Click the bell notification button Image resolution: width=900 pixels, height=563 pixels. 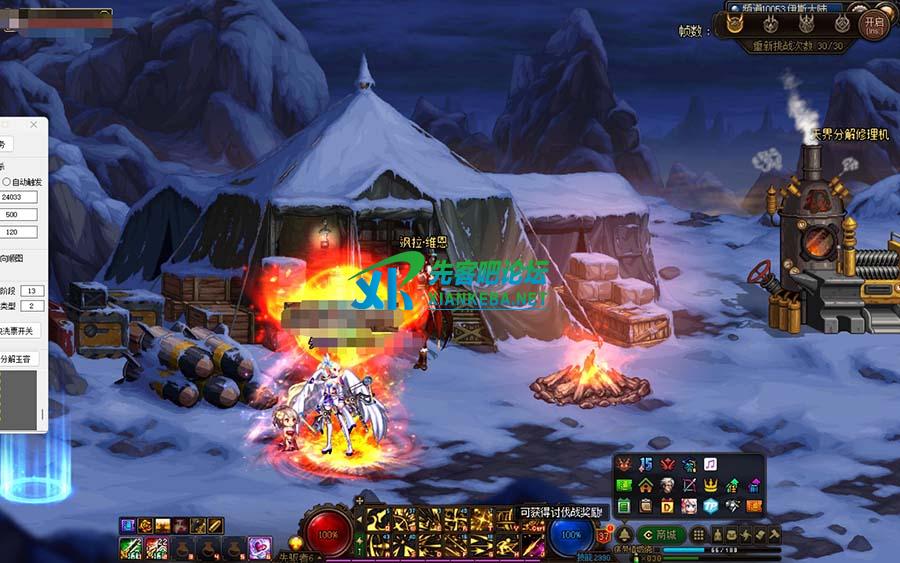click(624, 535)
